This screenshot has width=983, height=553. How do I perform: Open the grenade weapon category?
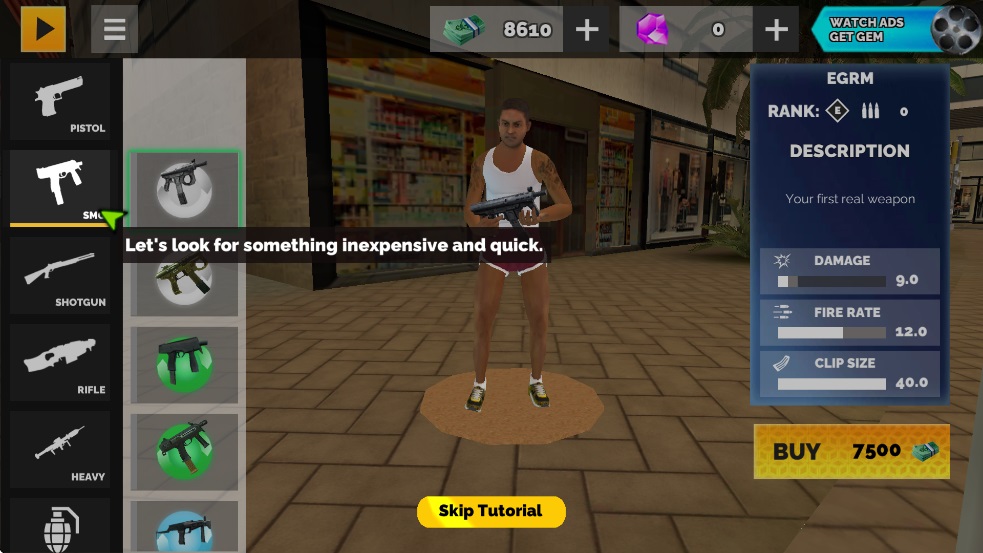point(60,525)
